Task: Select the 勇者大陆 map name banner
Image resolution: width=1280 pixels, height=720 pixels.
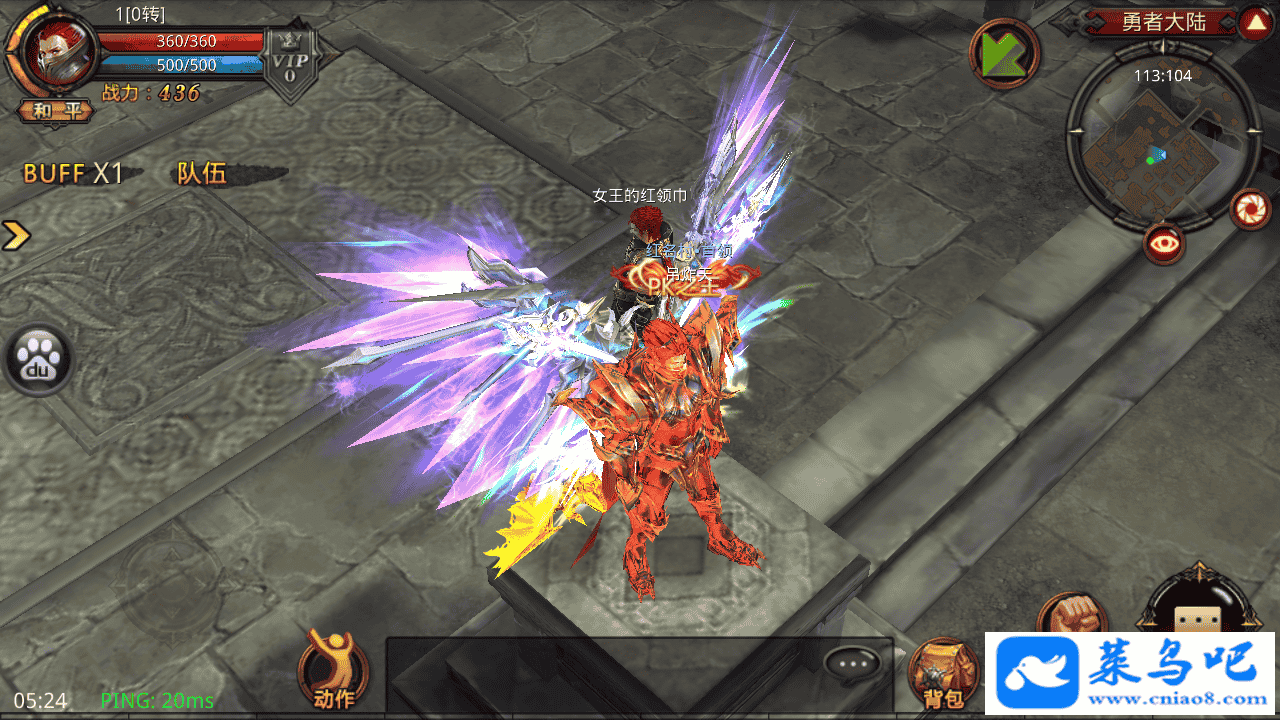Action: pyautogui.click(x=1163, y=22)
